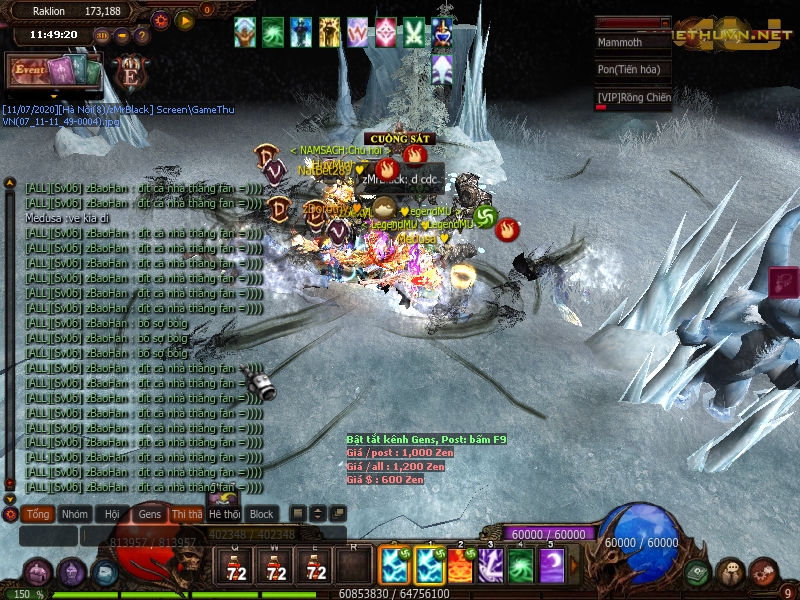Select the green swirl skill in slot 4
Image resolution: width=800 pixels, height=600 pixels.
pyautogui.click(x=521, y=566)
